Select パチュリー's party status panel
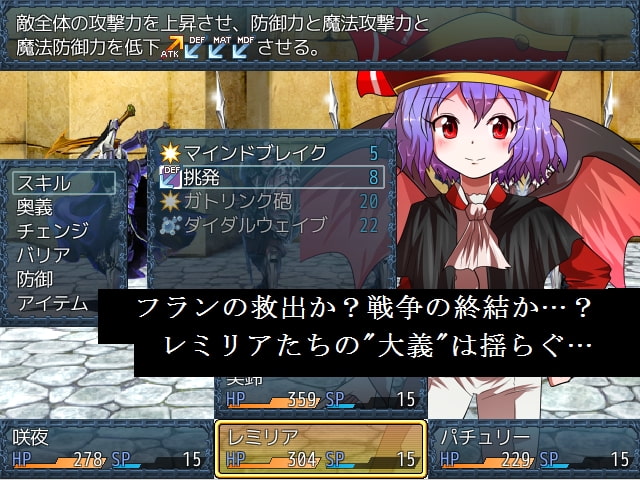 click(534, 448)
